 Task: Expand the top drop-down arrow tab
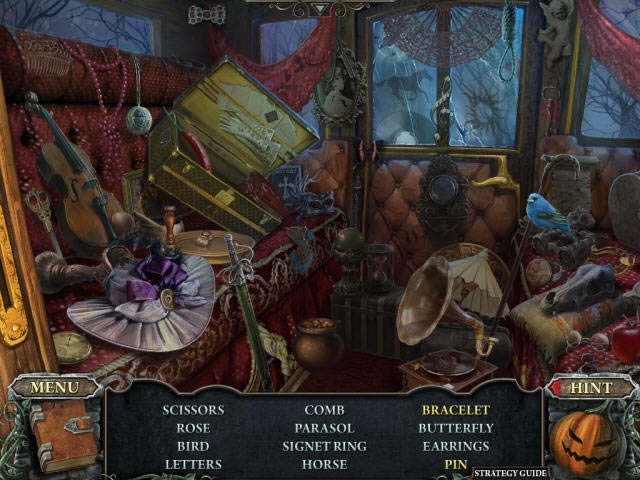click(x=319, y=9)
